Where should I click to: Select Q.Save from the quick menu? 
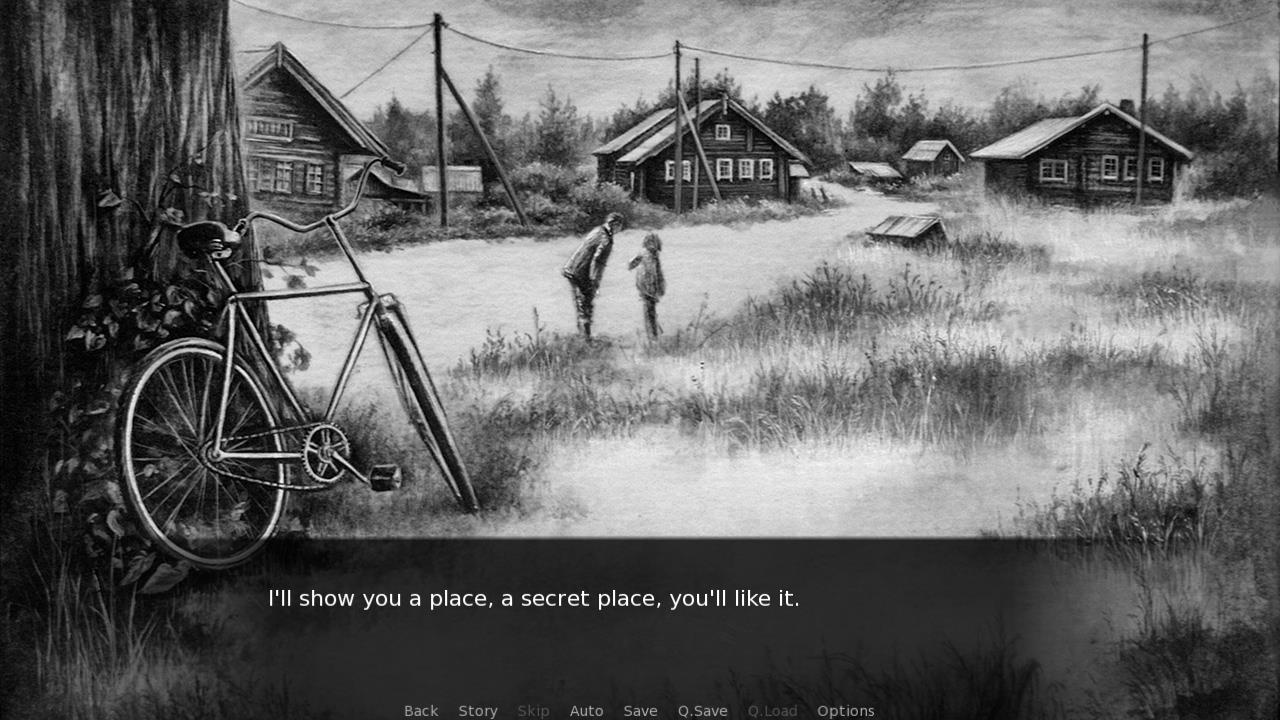point(702,711)
